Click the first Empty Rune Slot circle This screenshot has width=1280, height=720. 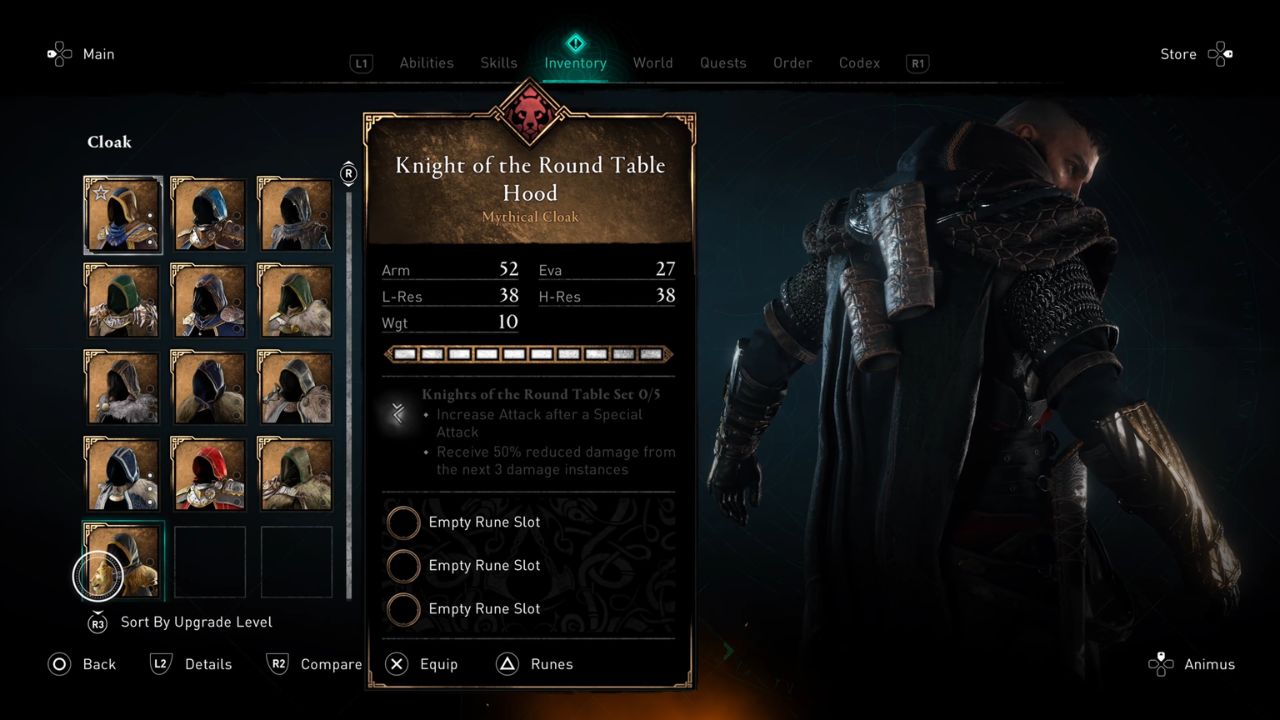pos(404,522)
